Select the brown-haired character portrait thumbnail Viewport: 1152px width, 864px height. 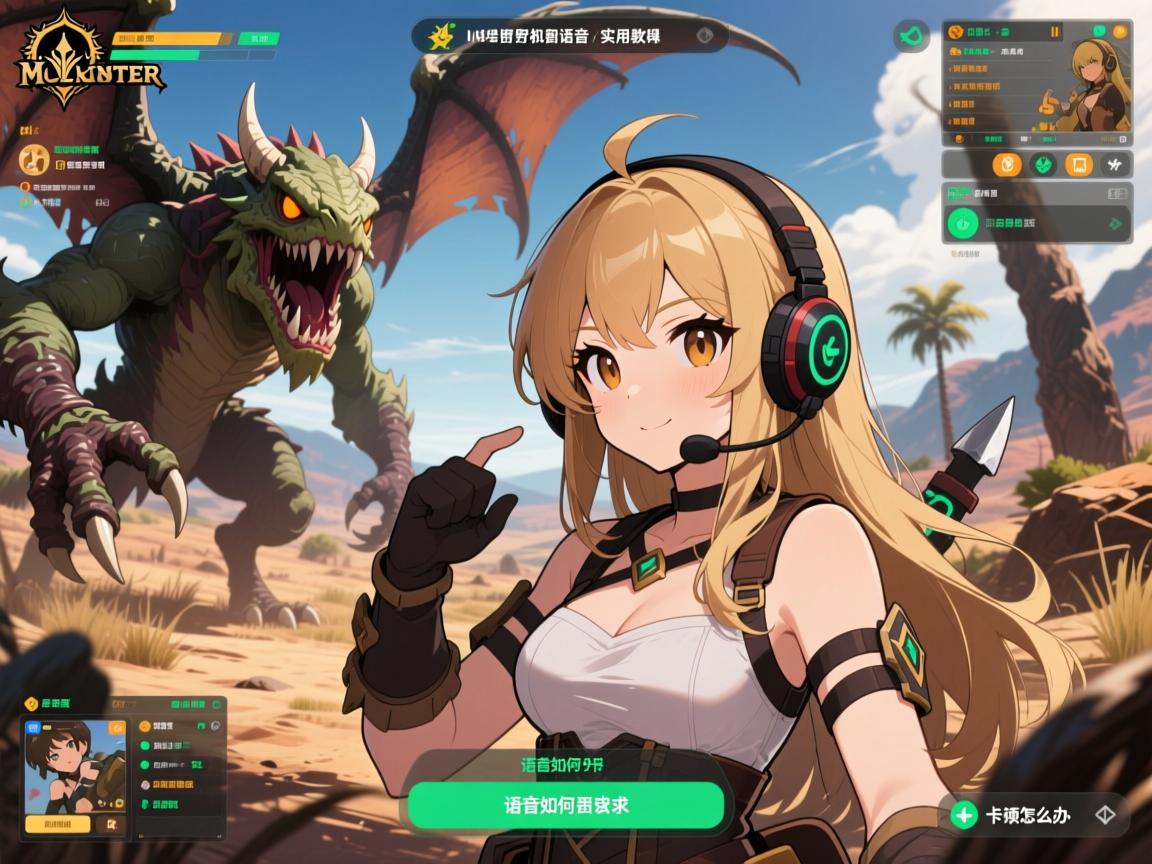pos(73,765)
